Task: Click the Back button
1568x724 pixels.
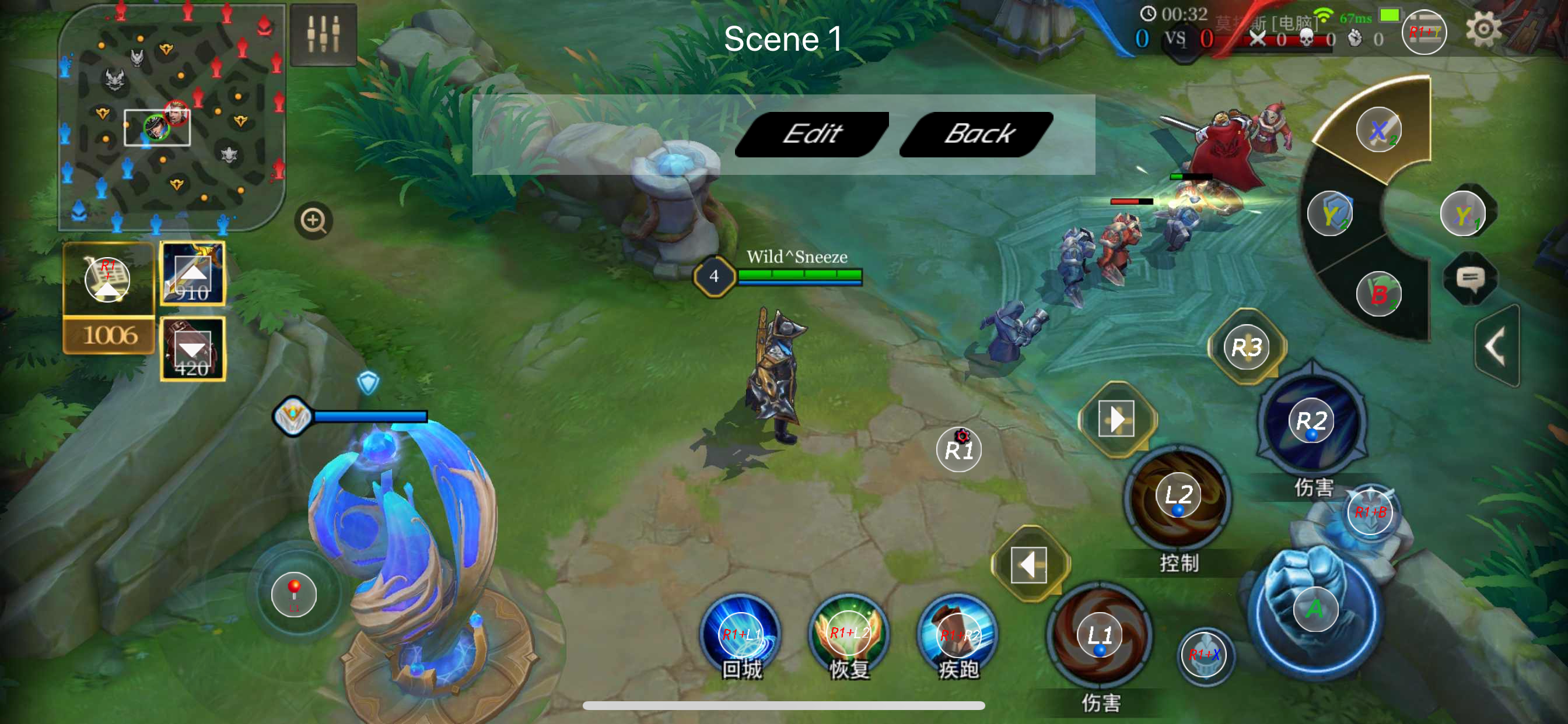Action: (x=977, y=134)
